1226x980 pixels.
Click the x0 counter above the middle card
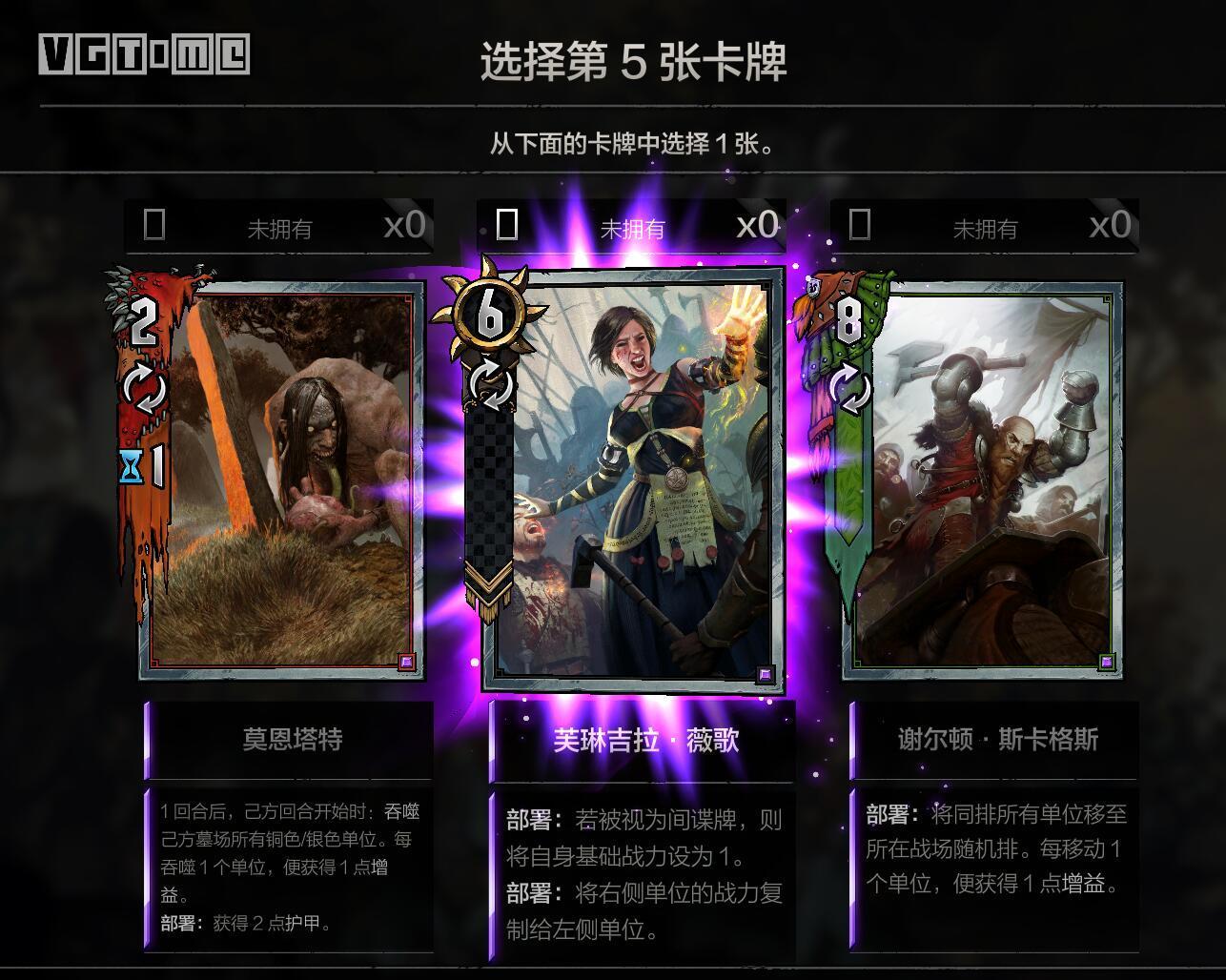(x=756, y=226)
